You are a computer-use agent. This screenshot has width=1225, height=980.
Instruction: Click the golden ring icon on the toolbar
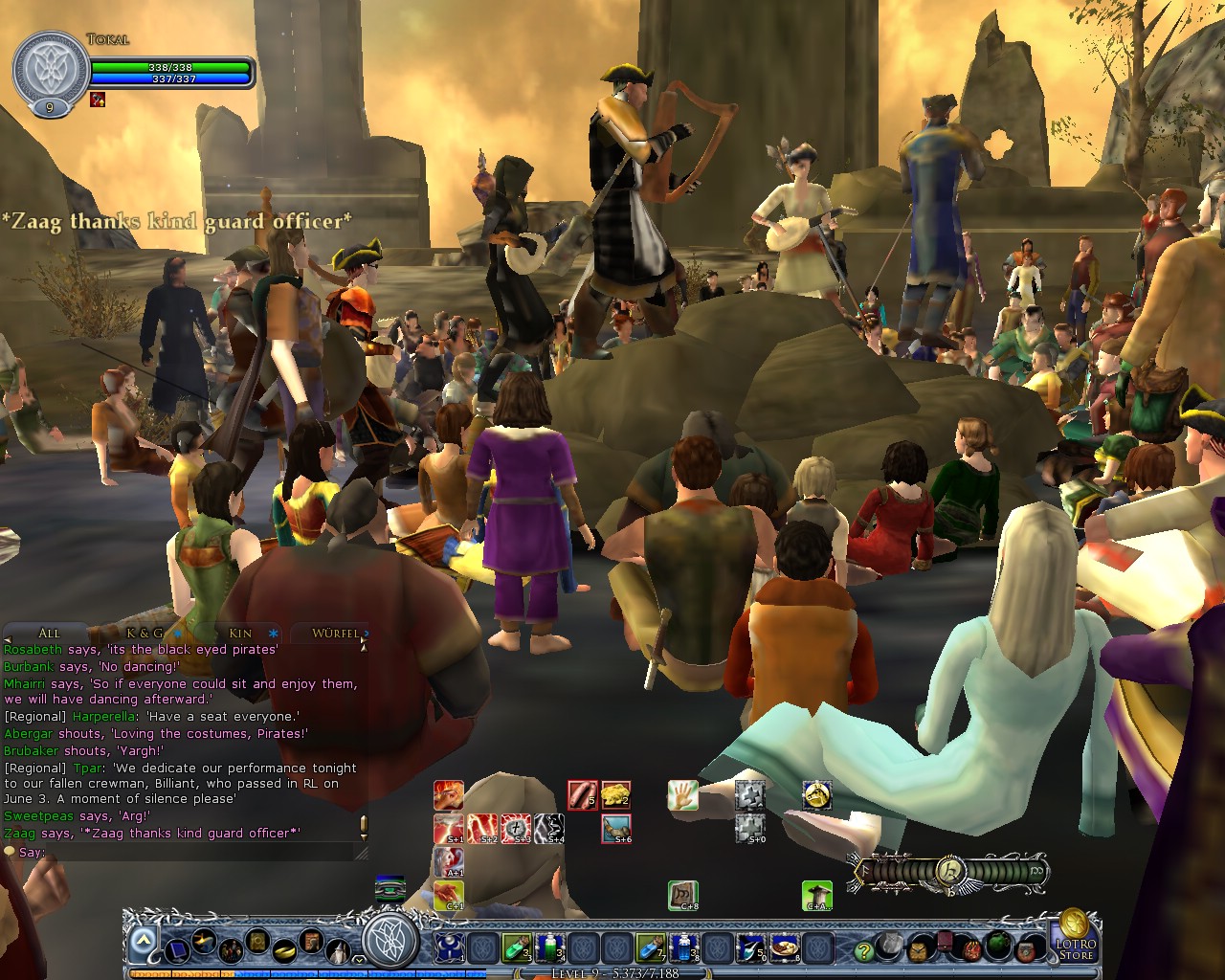click(284, 949)
